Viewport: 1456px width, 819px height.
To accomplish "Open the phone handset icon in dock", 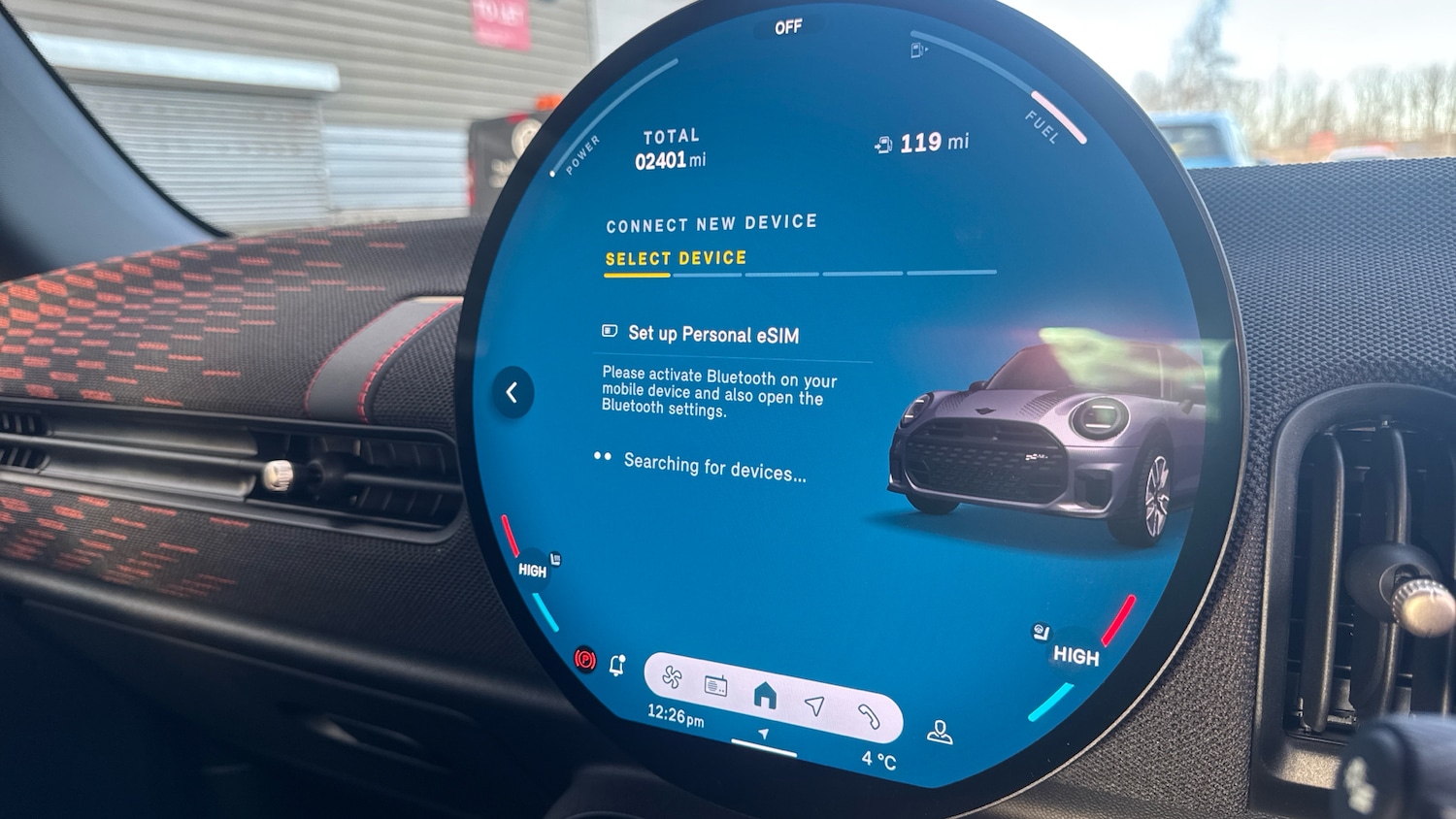I will 868,716.
